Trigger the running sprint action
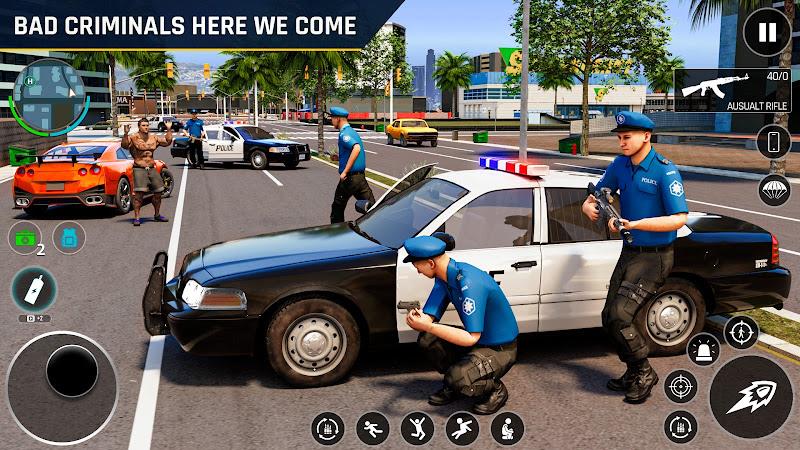Image resolution: width=800 pixels, height=450 pixels. (372, 428)
